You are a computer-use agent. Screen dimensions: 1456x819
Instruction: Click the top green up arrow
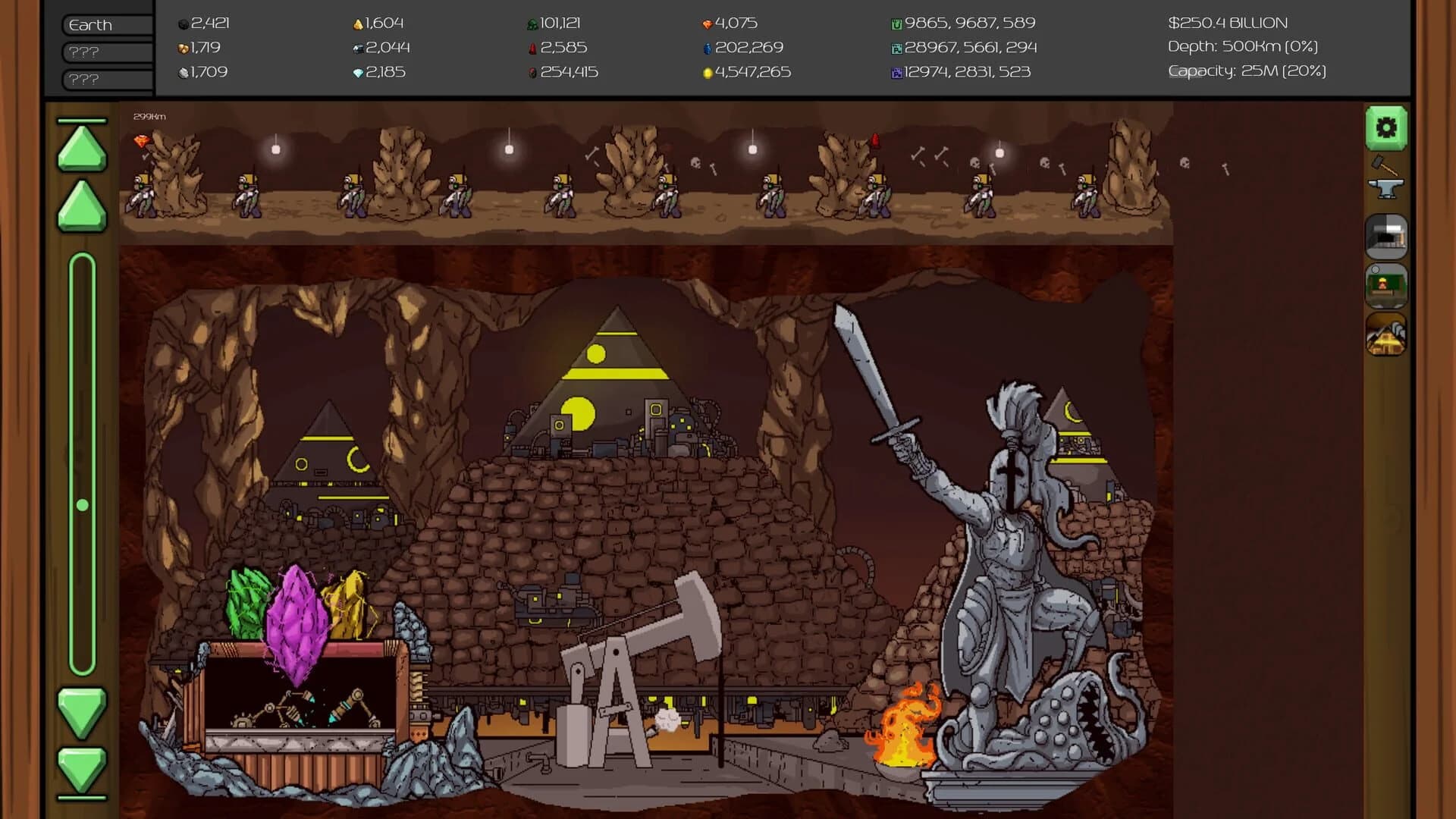point(80,148)
